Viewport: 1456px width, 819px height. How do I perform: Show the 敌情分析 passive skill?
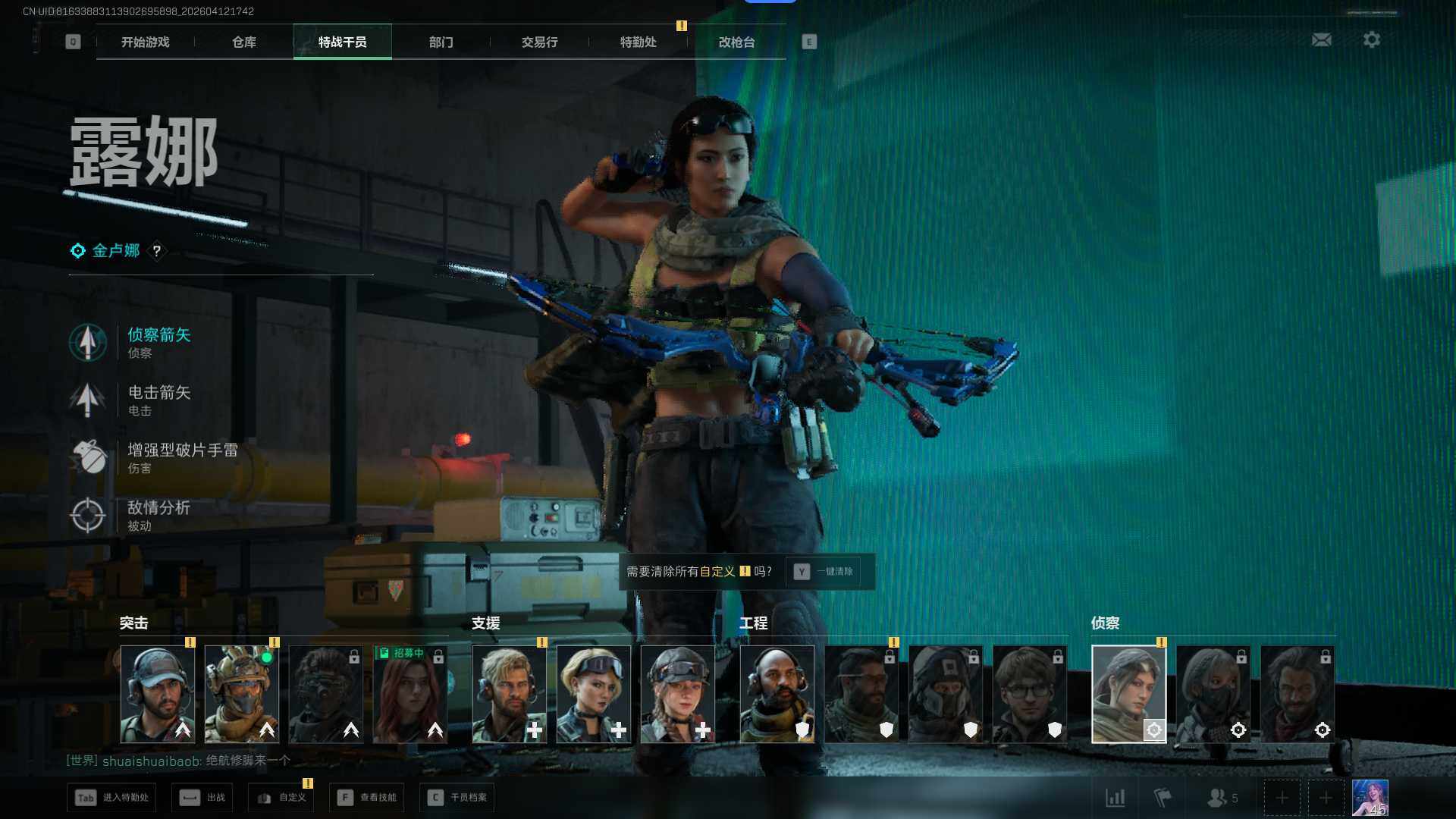click(158, 515)
